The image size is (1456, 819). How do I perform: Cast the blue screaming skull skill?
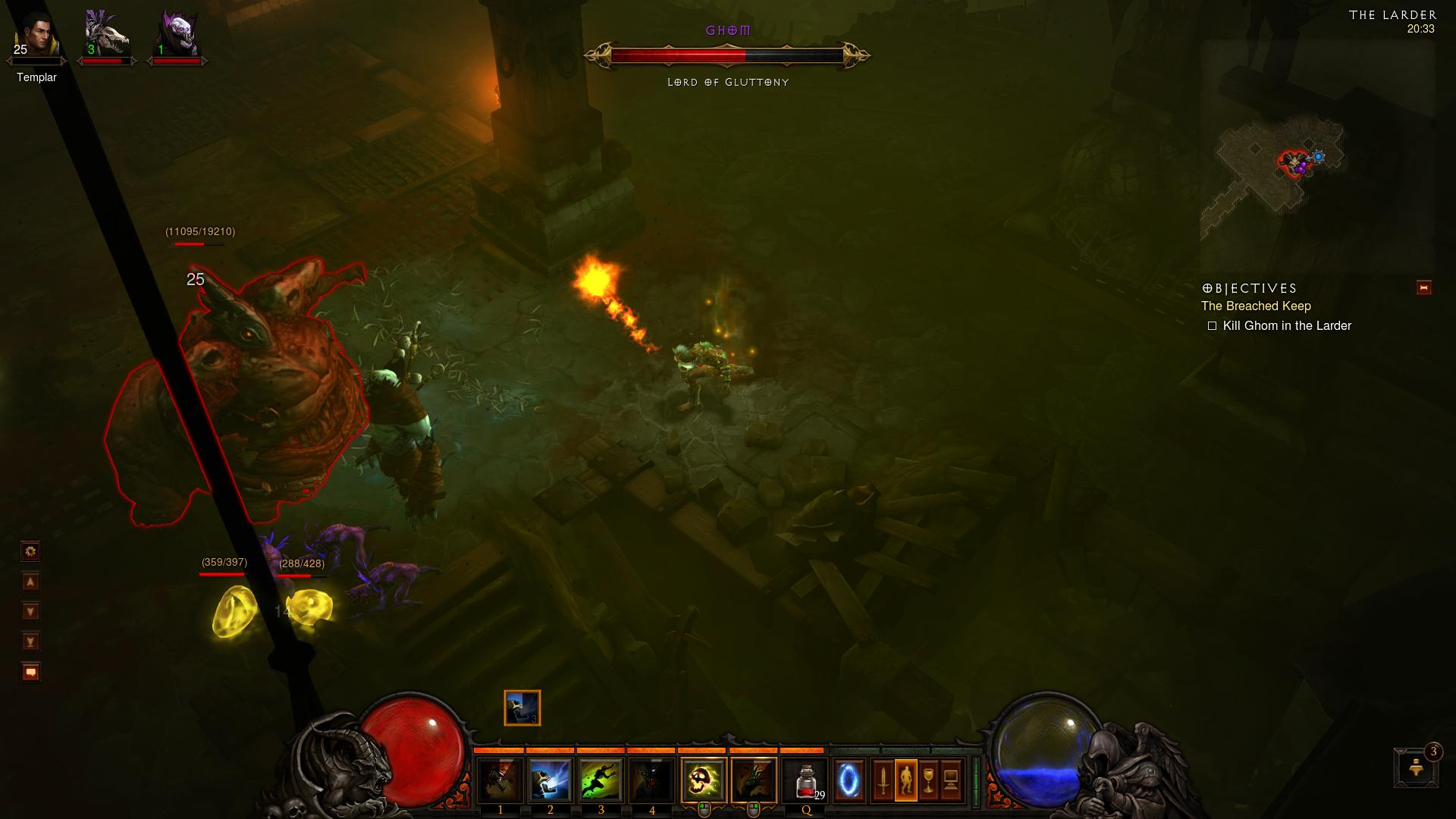(551, 780)
